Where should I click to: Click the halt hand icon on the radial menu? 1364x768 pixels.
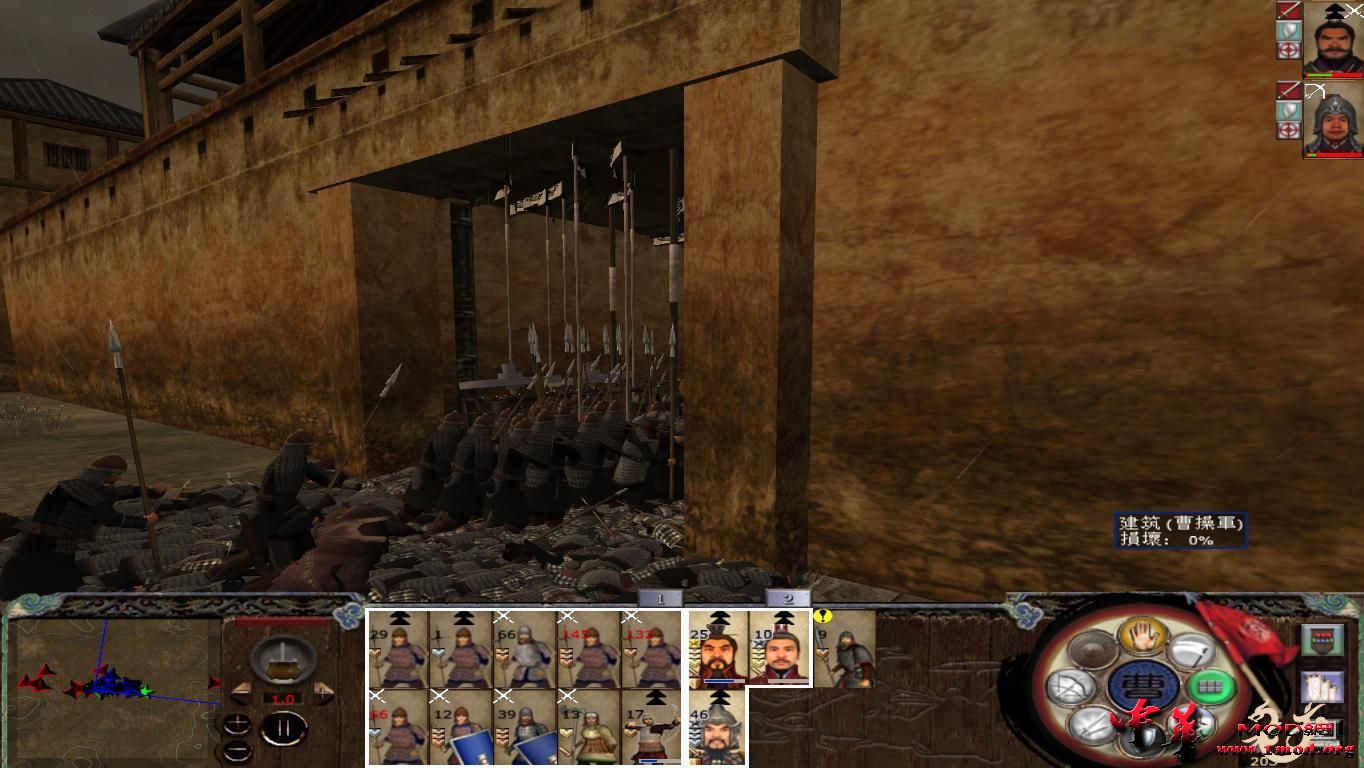[1142, 636]
